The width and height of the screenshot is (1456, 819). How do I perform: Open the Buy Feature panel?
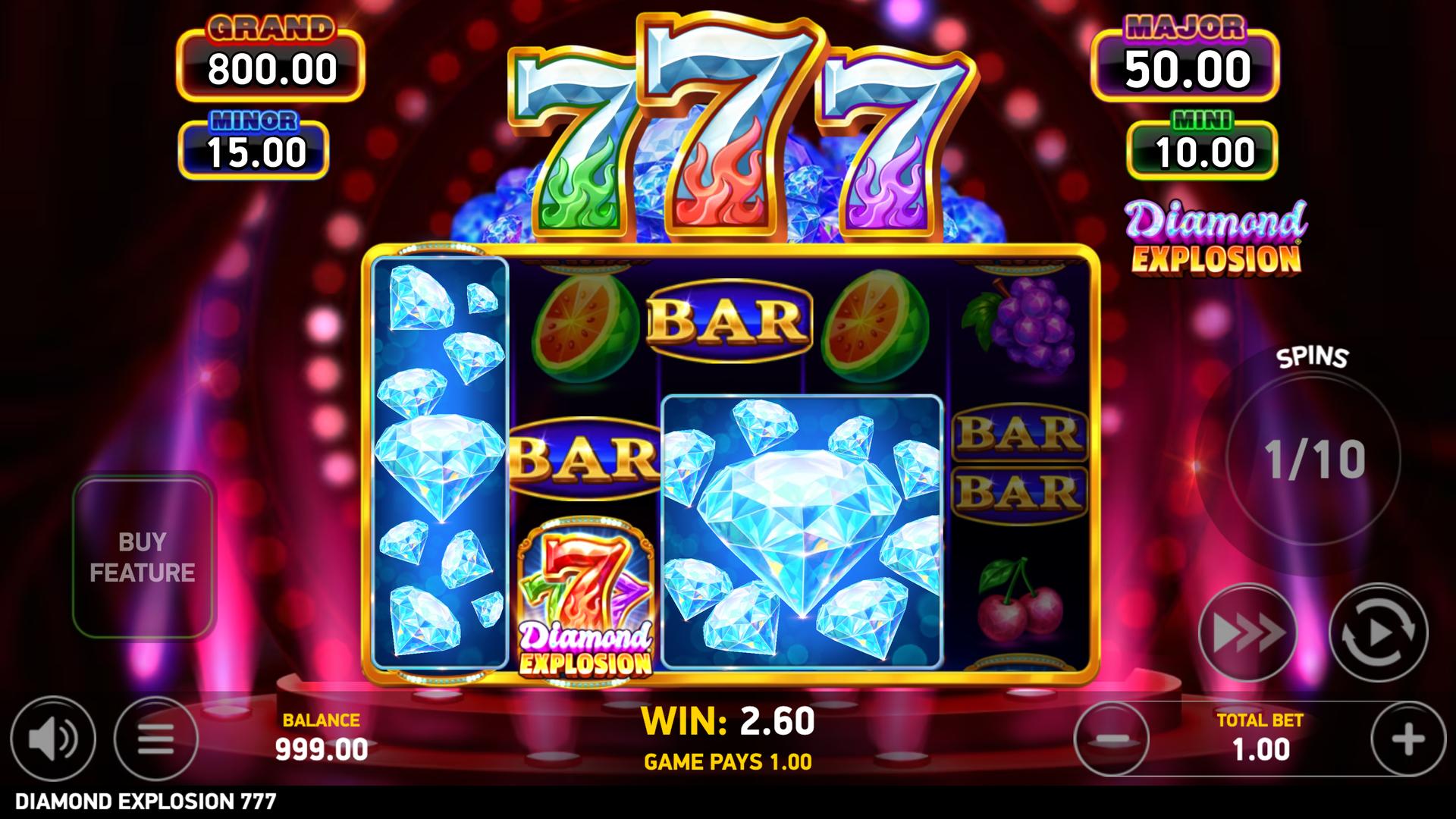[x=143, y=557]
